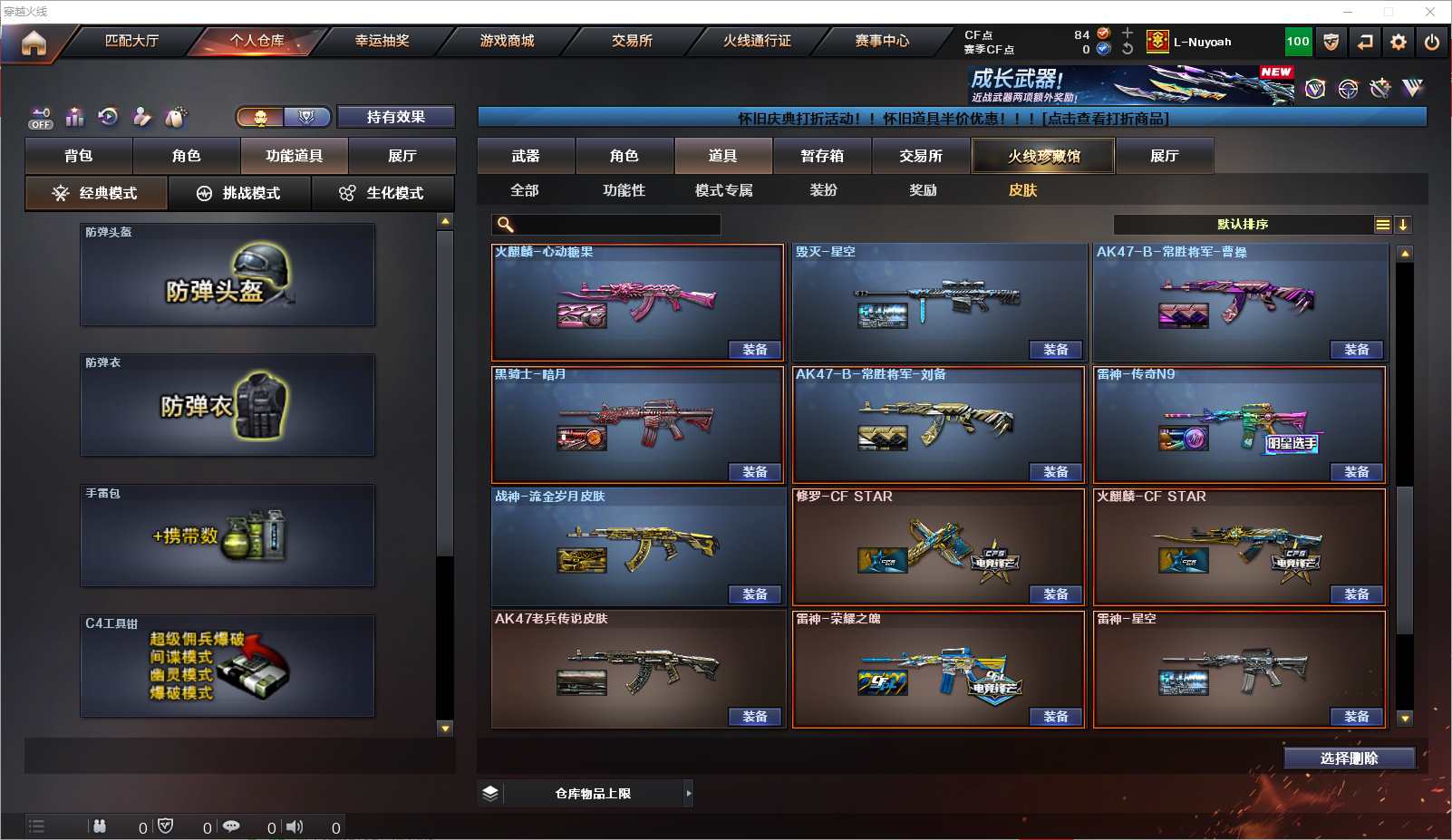Viewport: 1452px width, 840px height.
Task: Filter by 装扮 subcategory
Action: 823,190
